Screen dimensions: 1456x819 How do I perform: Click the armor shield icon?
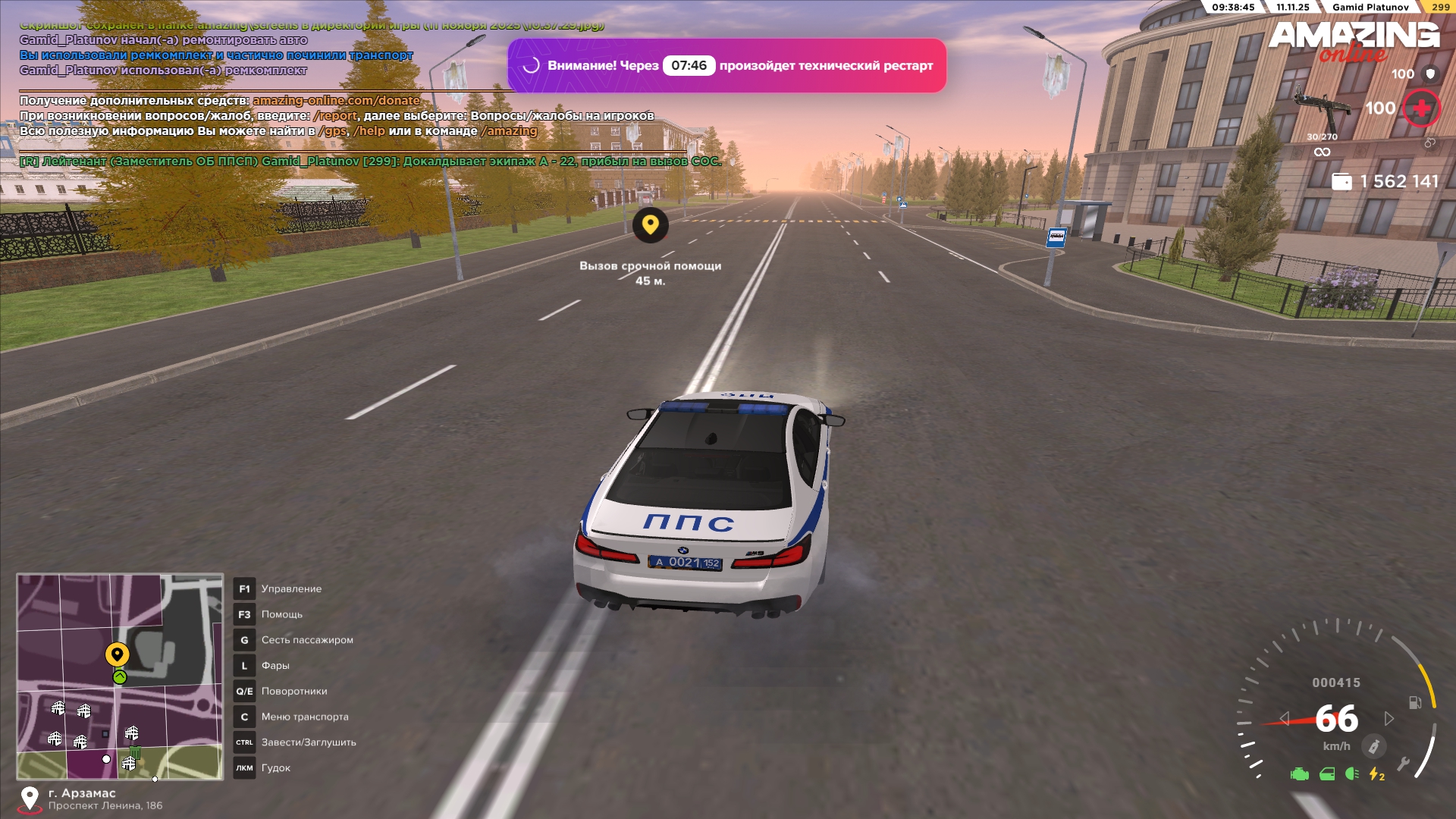click(1430, 74)
